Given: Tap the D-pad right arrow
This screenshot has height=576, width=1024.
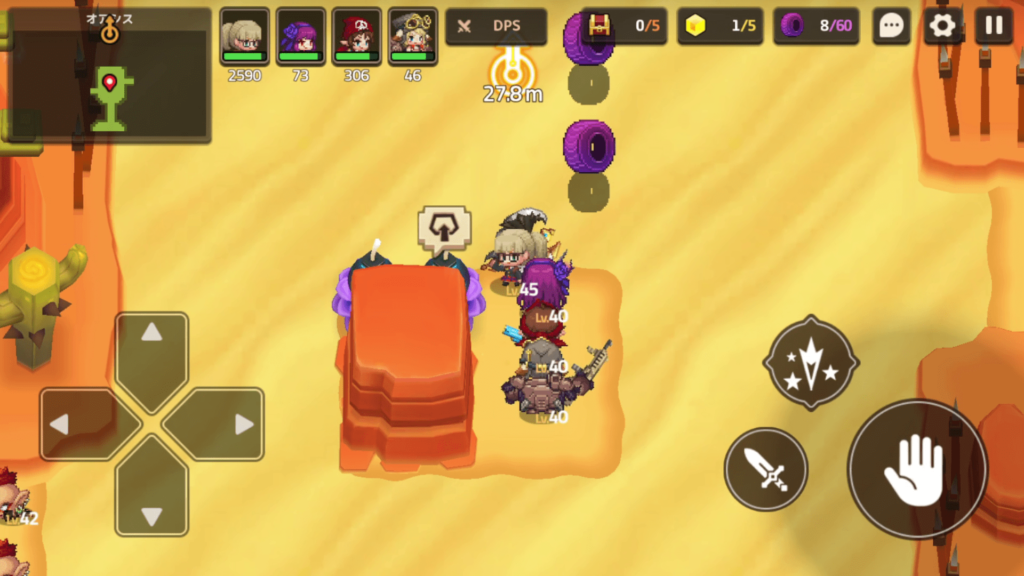Looking at the screenshot, I should (228, 424).
